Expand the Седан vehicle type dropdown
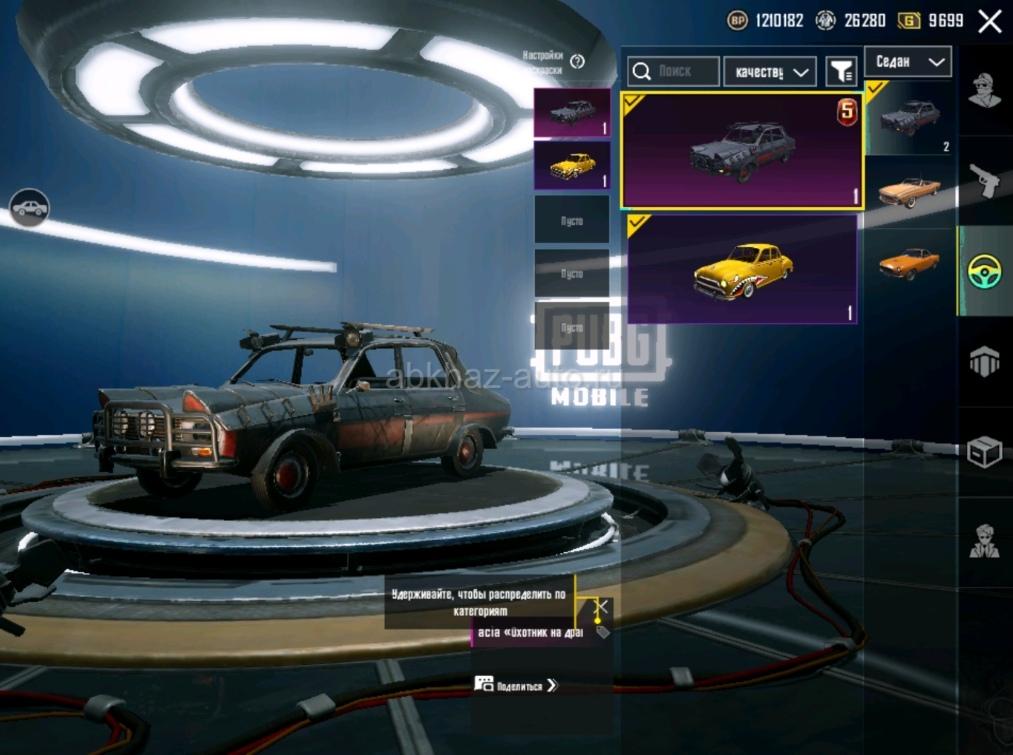The height and width of the screenshot is (755, 1013). (908, 62)
